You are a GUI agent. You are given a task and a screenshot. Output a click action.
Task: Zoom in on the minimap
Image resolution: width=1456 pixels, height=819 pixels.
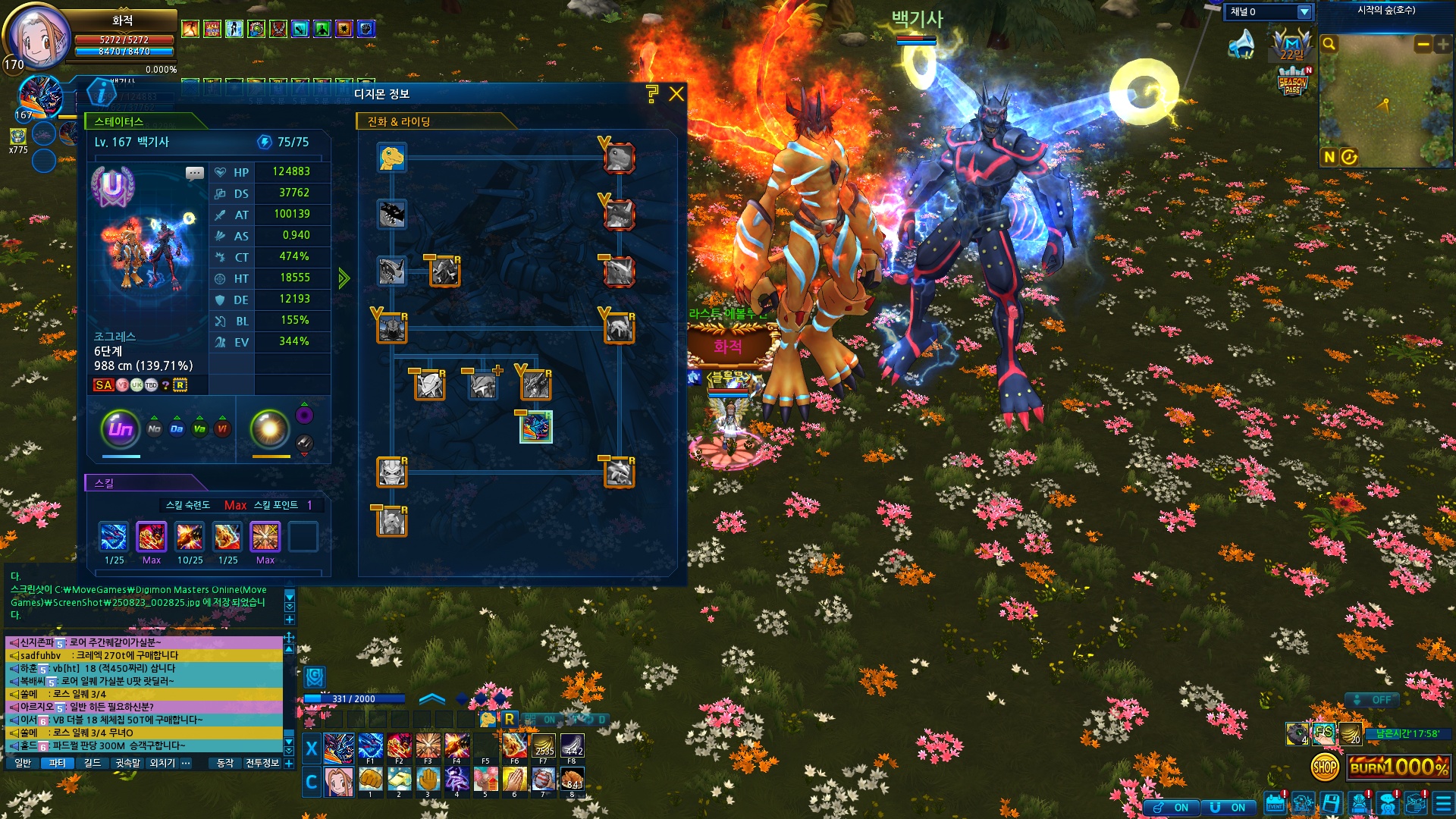(1442, 45)
